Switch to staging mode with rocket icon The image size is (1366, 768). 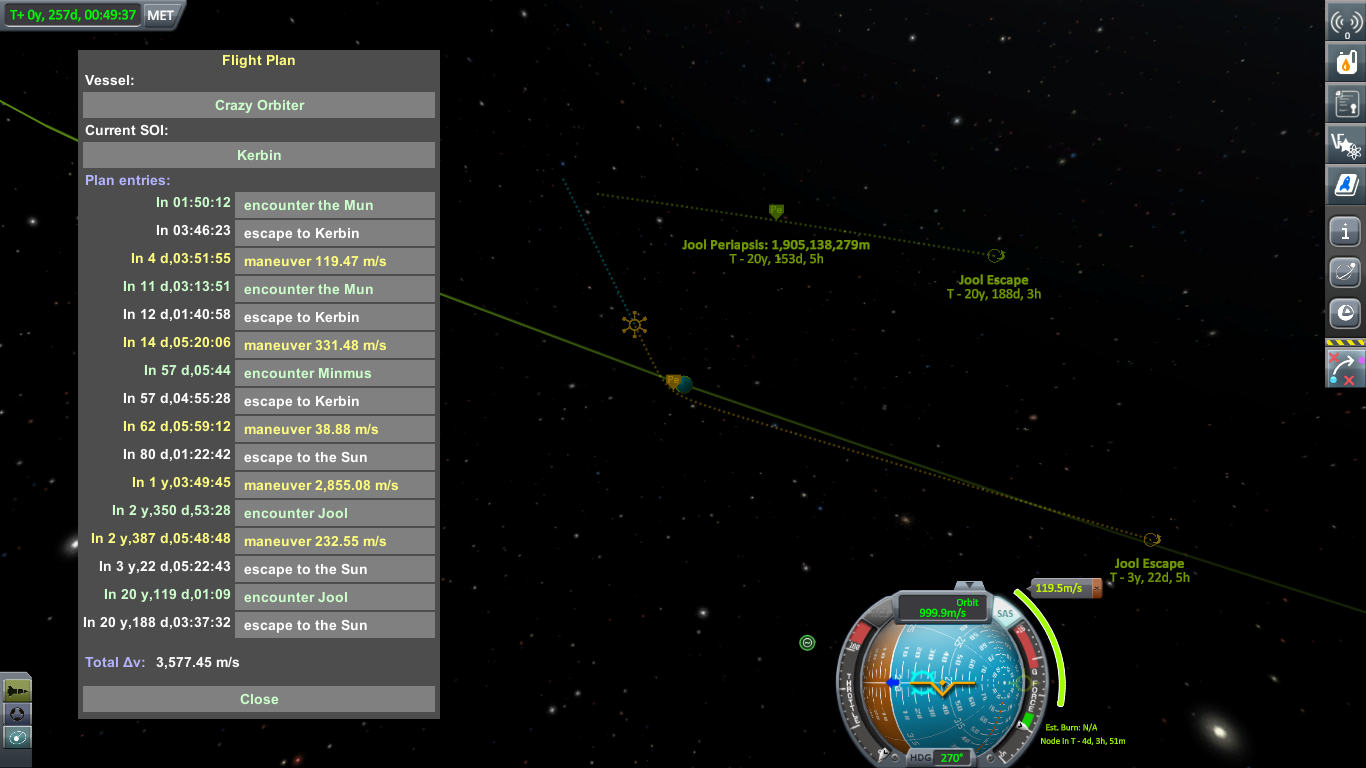[17, 690]
